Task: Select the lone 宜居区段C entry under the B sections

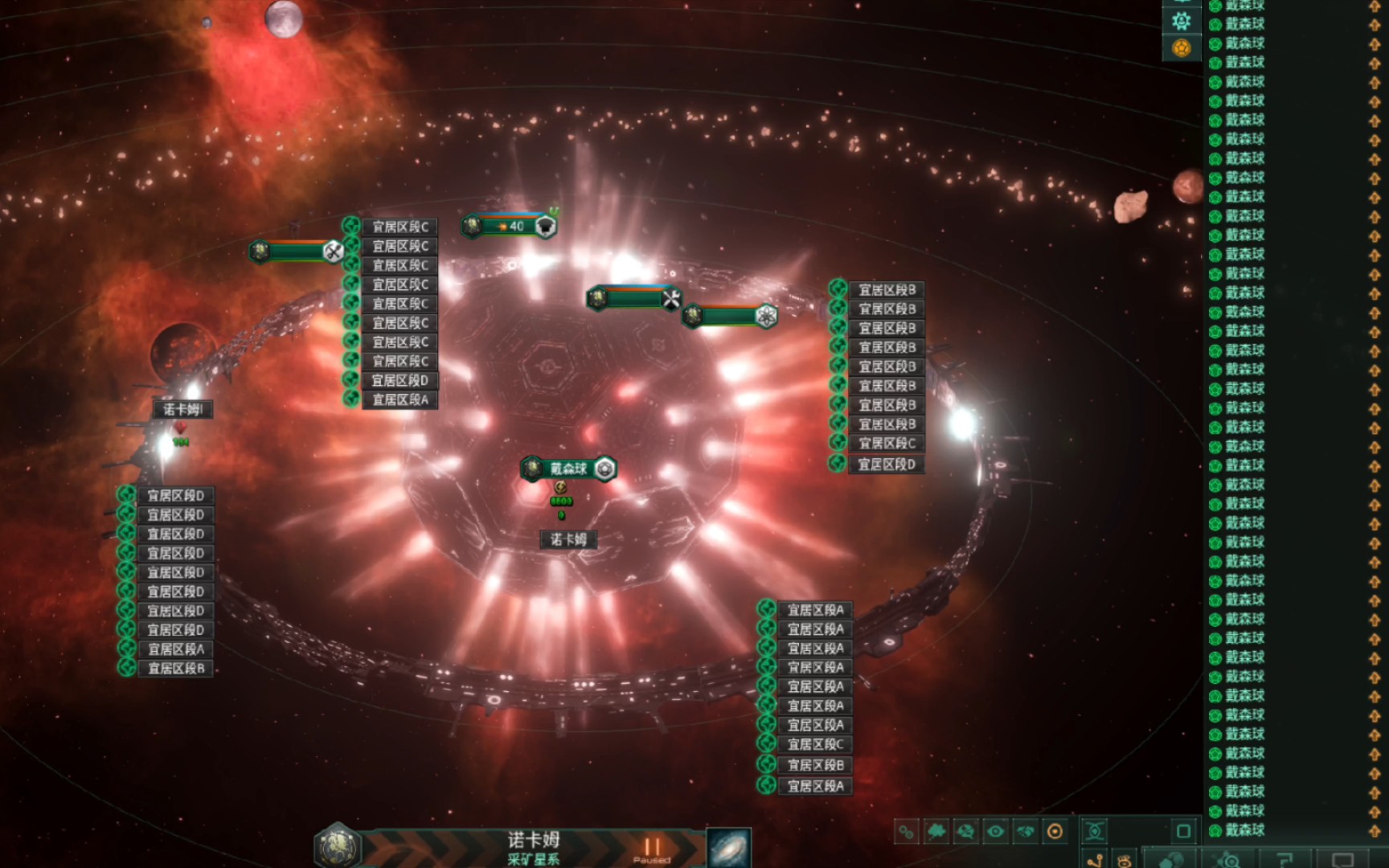Action: tap(887, 444)
